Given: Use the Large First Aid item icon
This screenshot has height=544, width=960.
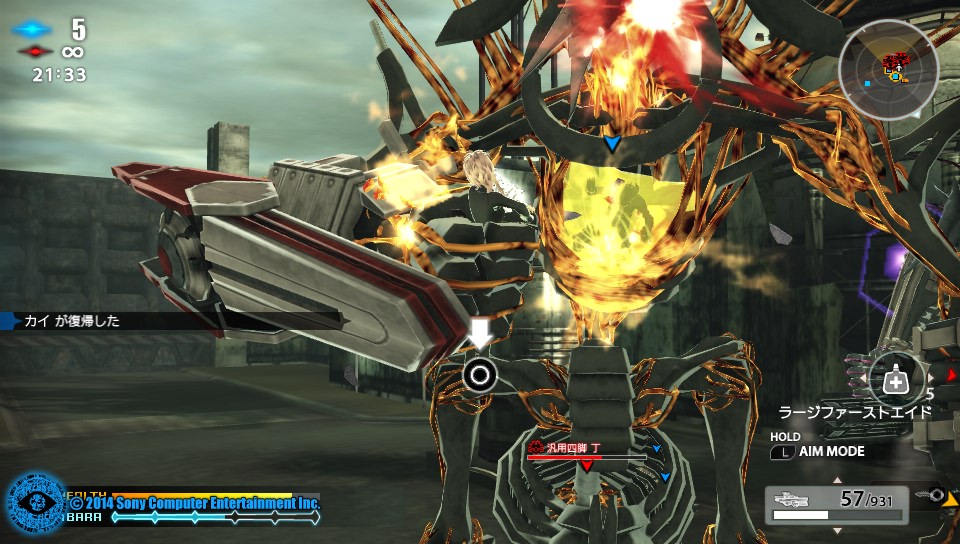Looking at the screenshot, I should point(896,382).
